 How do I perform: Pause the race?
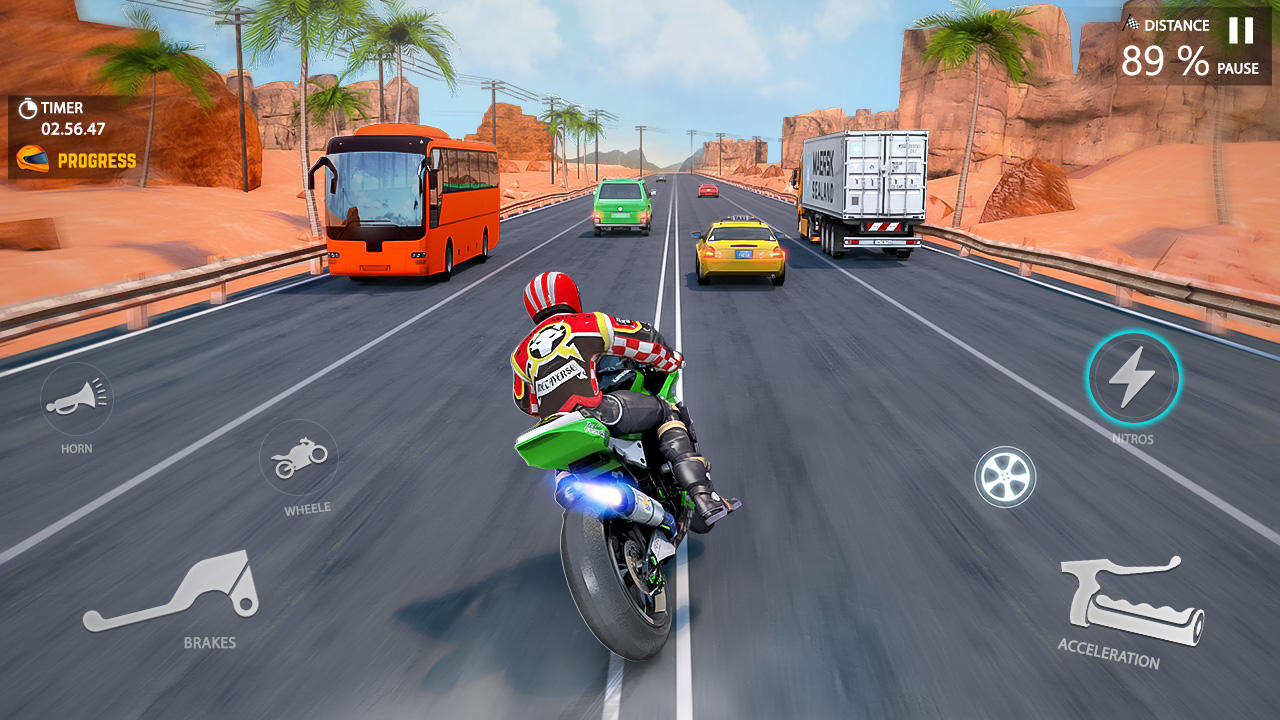point(1240,32)
